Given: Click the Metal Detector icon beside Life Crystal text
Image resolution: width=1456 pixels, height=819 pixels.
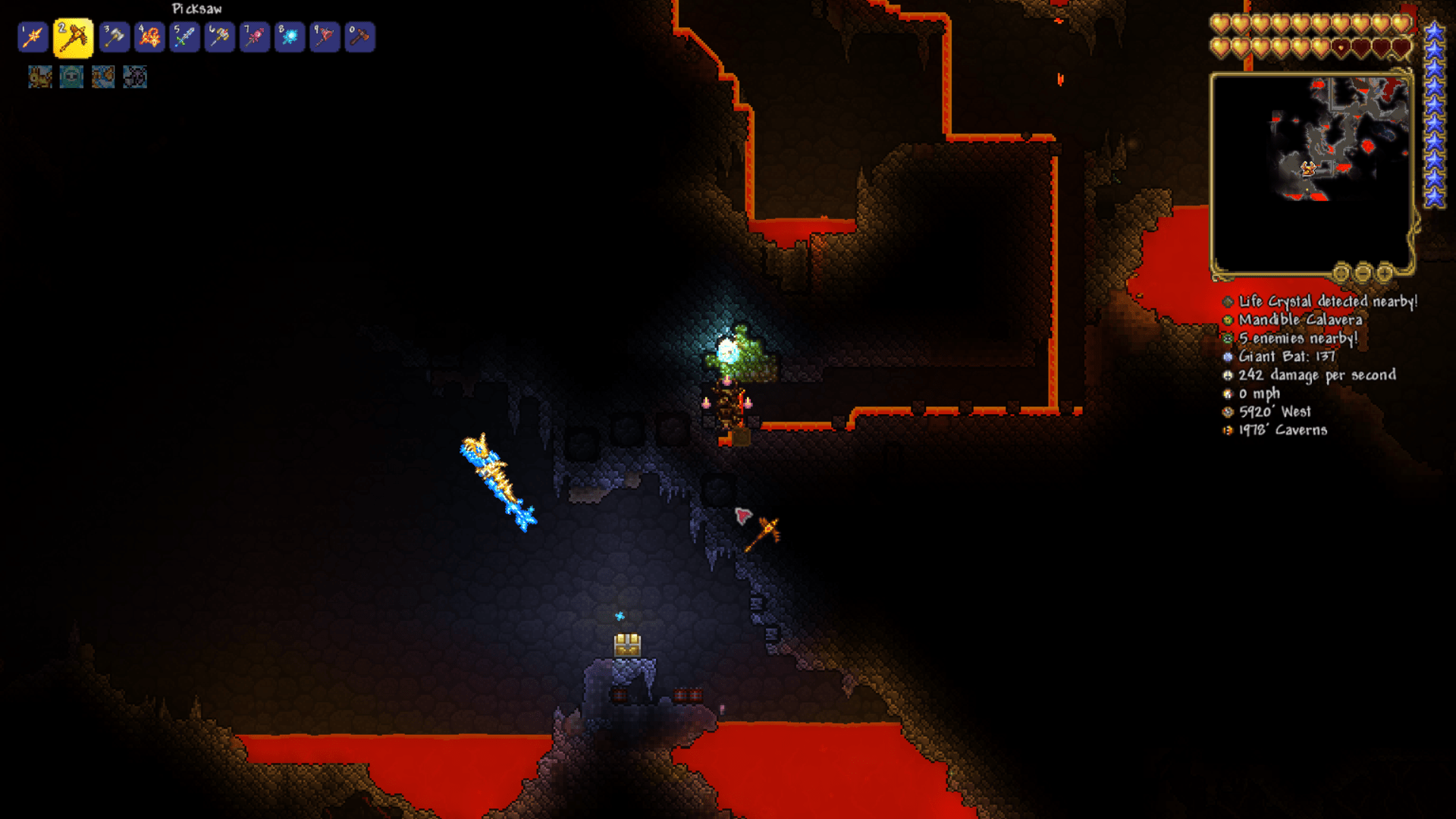Looking at the screenshot, I should pyautogui.click(x=1228, y=302).
